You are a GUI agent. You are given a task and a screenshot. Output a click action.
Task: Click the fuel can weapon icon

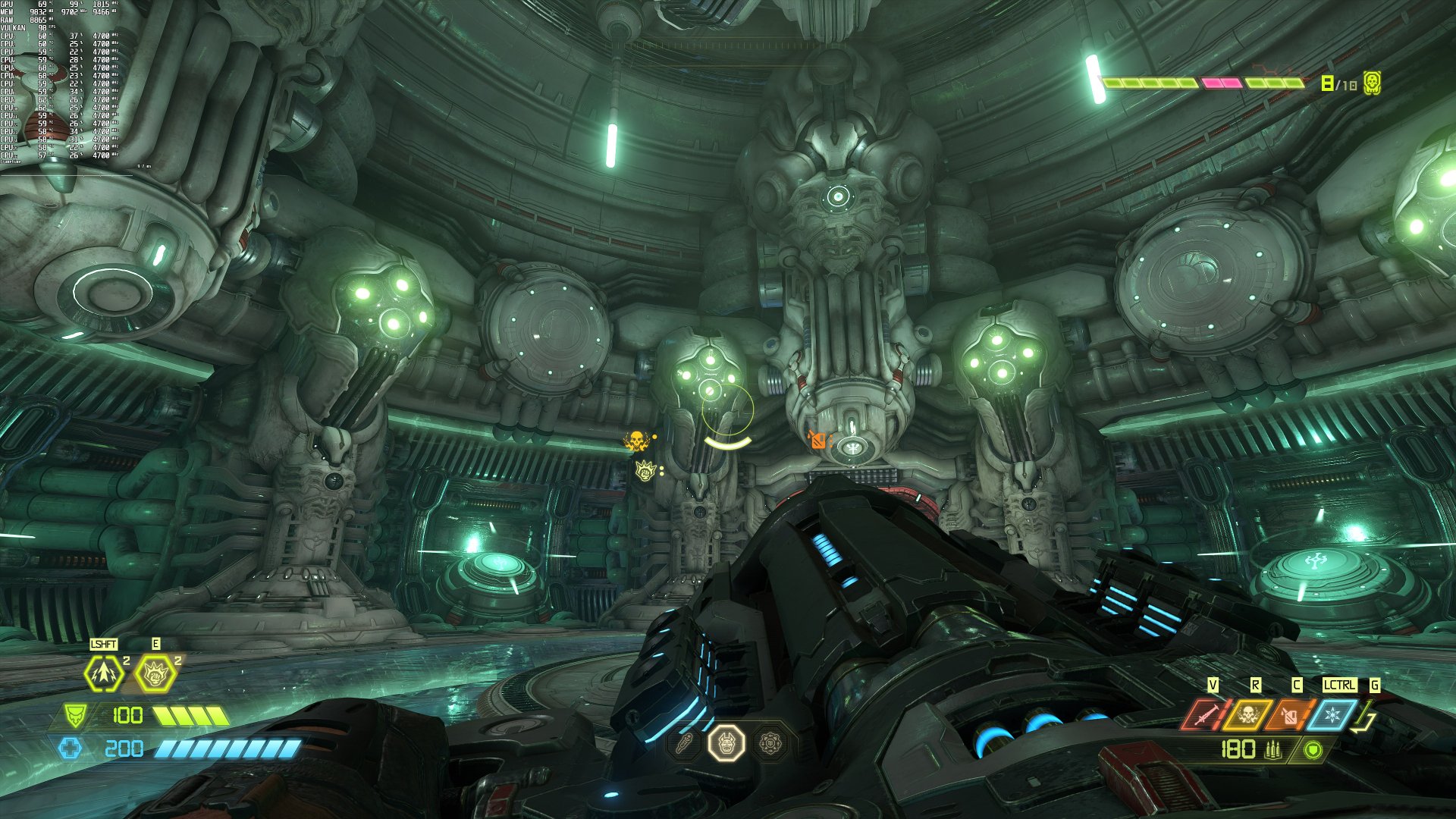click(x=1291, y=714)
